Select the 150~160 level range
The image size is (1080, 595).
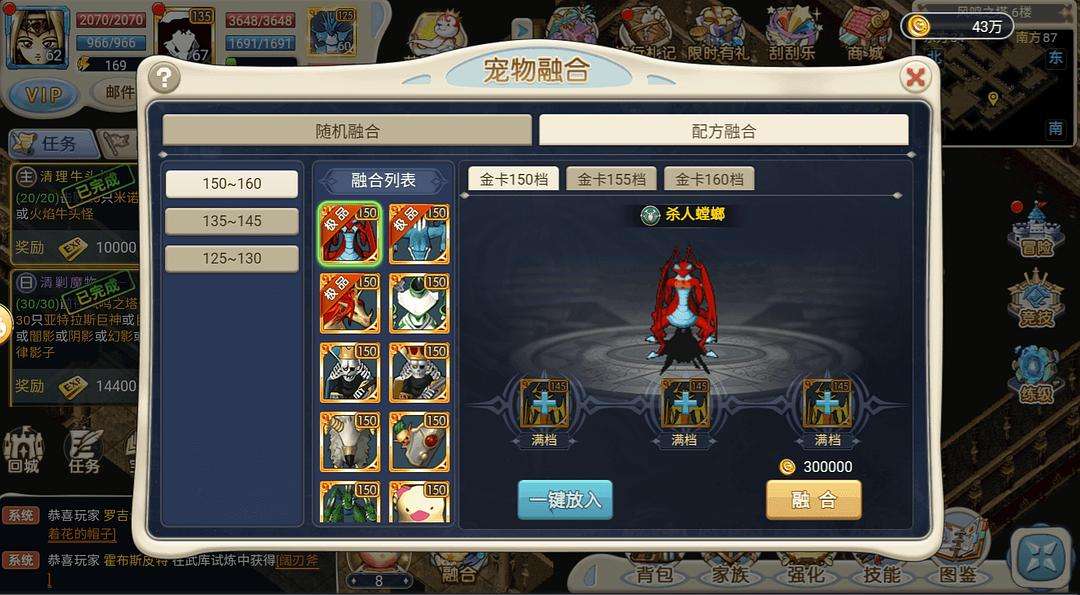[x=231, y=184]
